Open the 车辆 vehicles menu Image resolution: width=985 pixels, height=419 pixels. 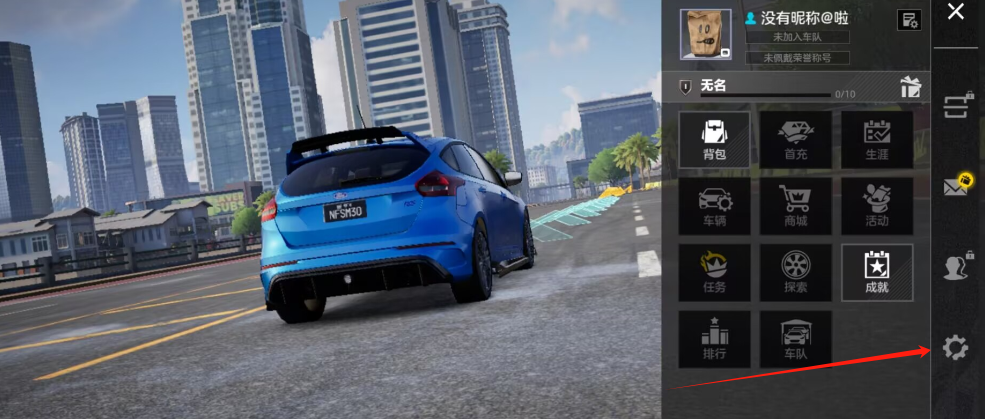pyautogui.click(x=714, y=206)
